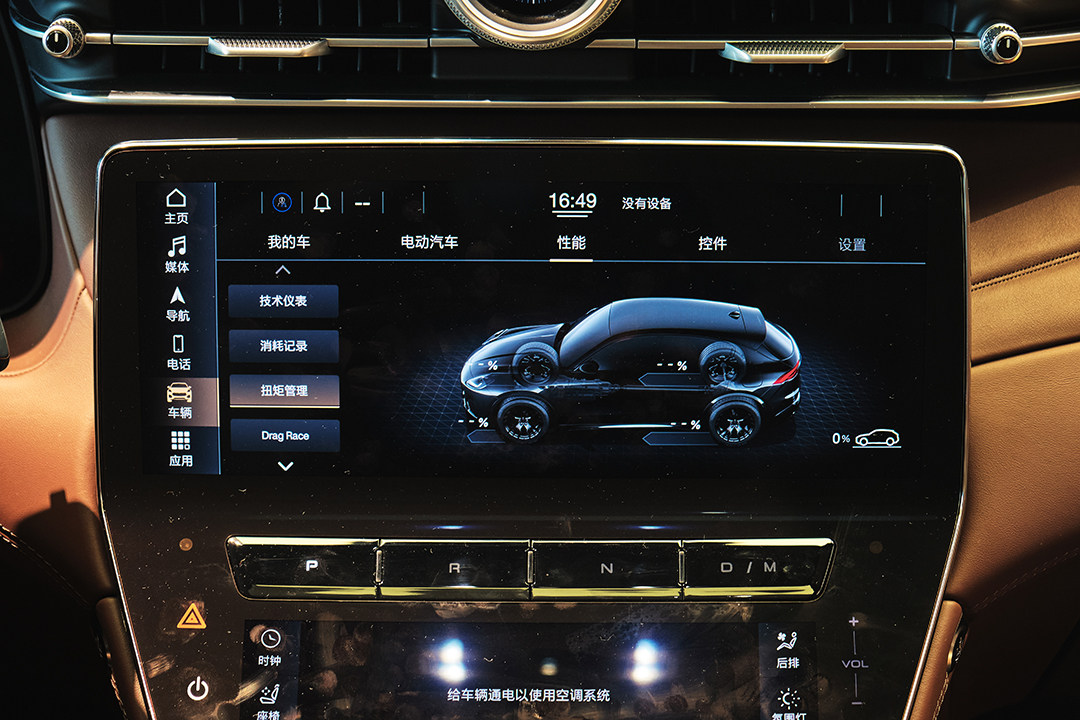Open the Drag Race mode
The height and width of the screenshot is (720, 1080).
click(x=285, y=436)
